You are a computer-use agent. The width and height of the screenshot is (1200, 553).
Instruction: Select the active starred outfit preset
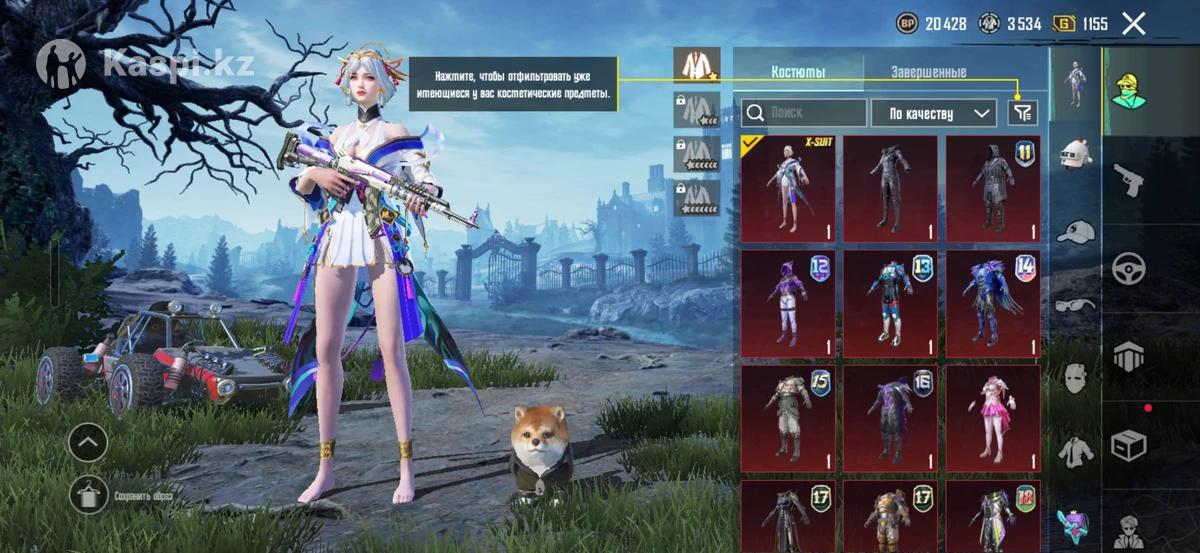(x=696, y=65)
